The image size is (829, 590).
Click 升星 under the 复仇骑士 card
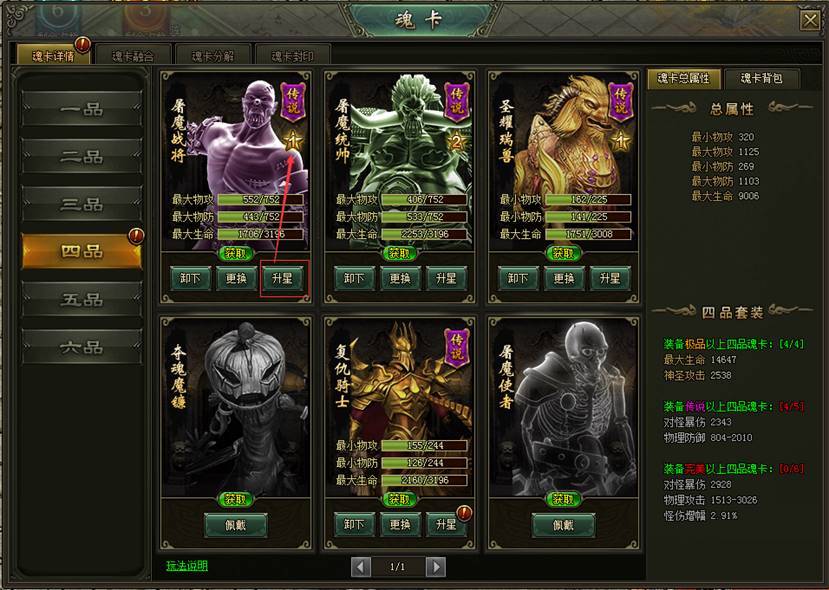(x=445, y=525)
